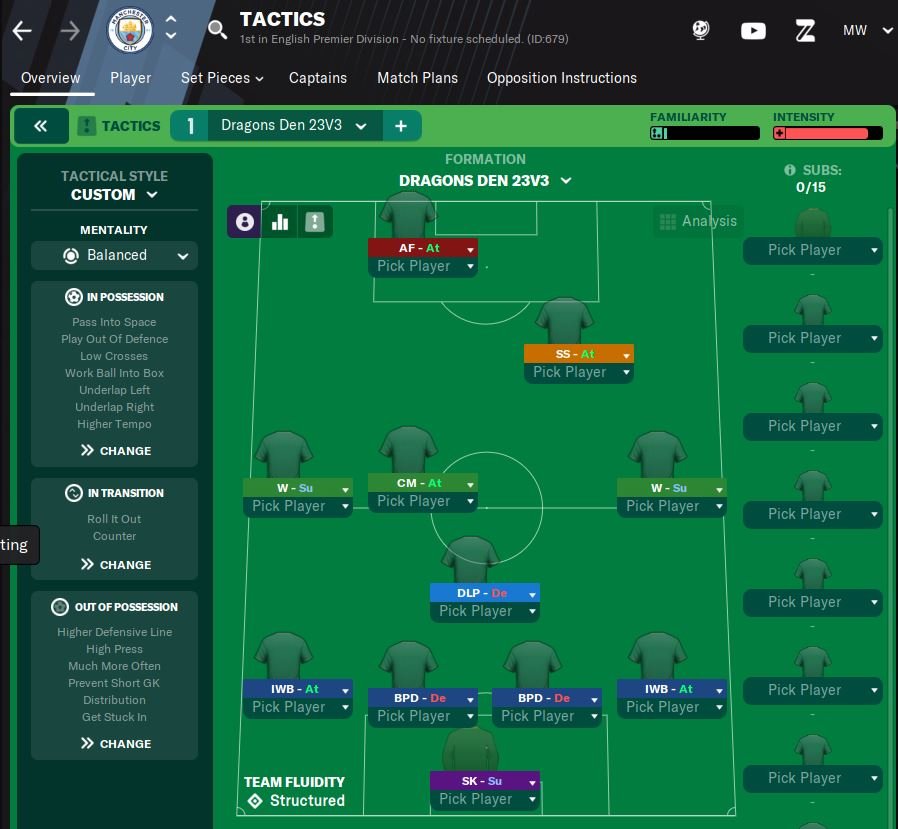Select the AF - At striker role
Image resolution: width=898 pixels, height=829 pixels.
click(422, 248)
